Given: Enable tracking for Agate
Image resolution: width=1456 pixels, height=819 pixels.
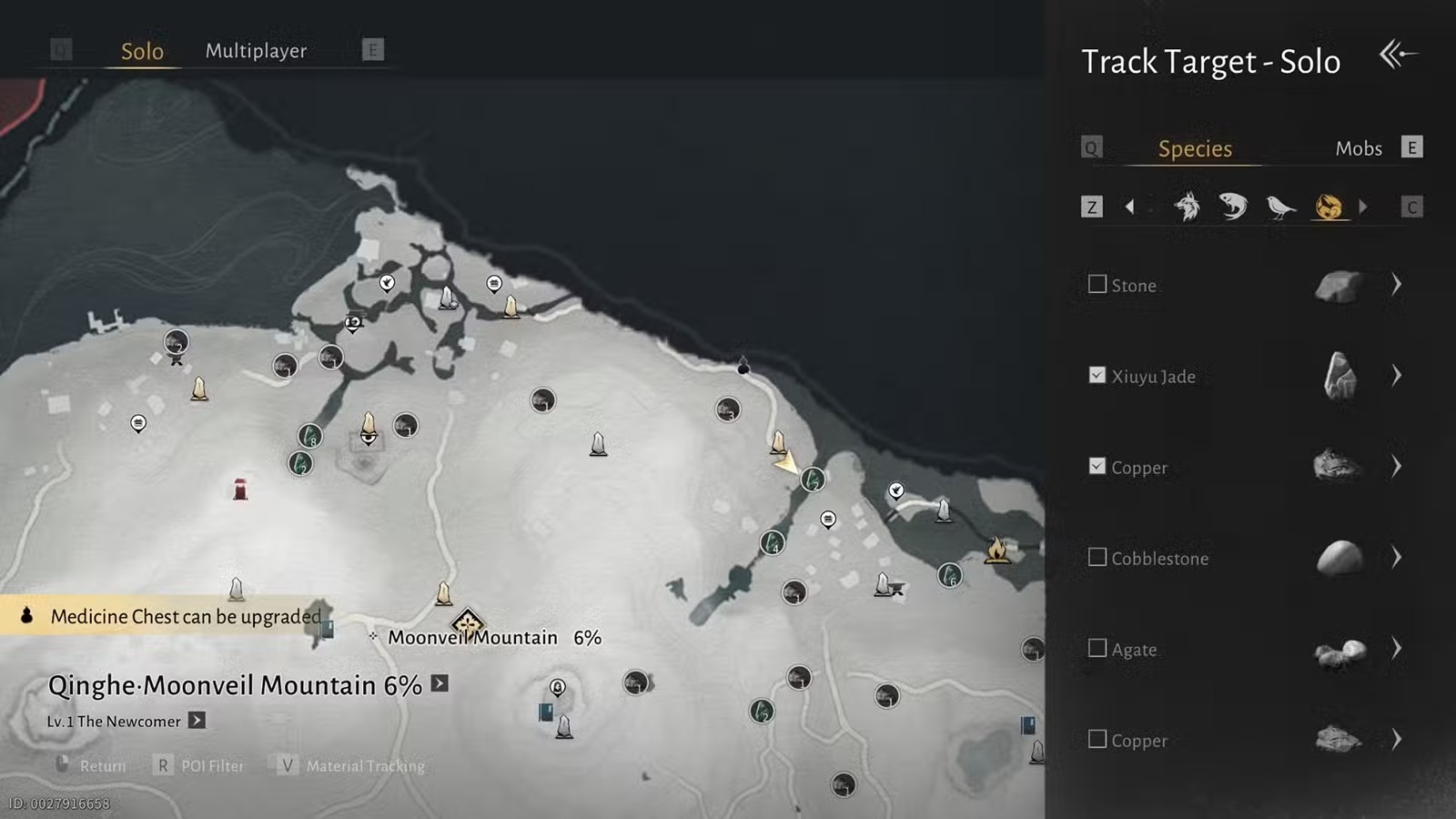Looking at the screenshot, I should [x=1097, y=648].
